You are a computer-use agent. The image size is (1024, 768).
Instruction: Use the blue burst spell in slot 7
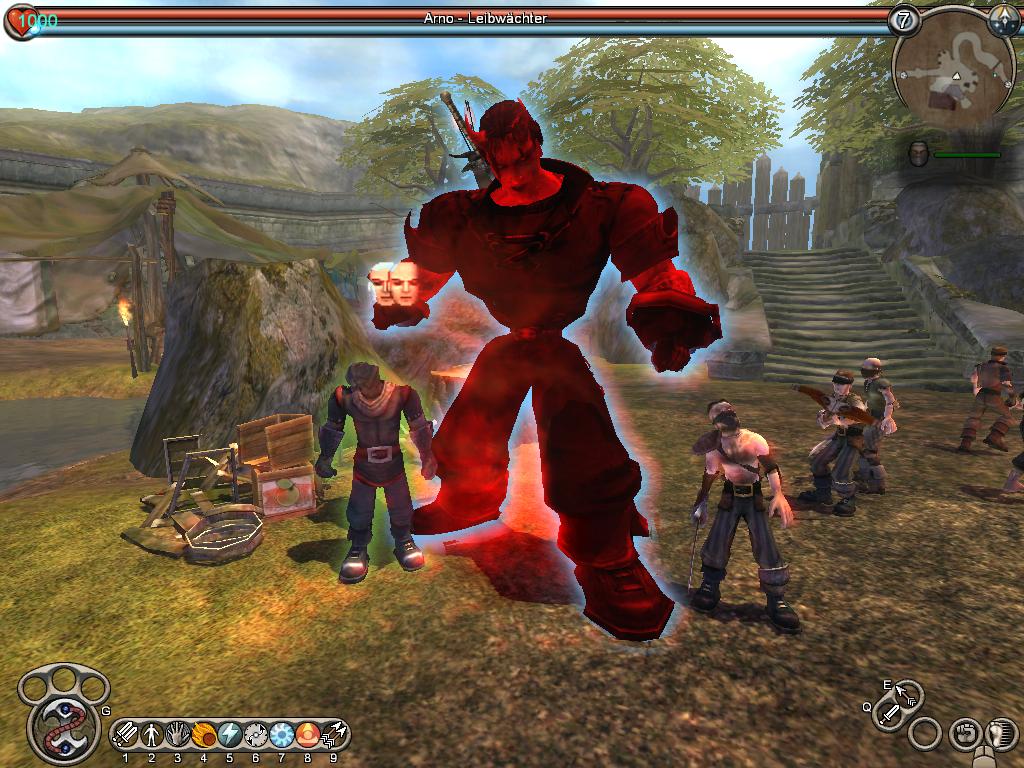[x=282, y=735]
